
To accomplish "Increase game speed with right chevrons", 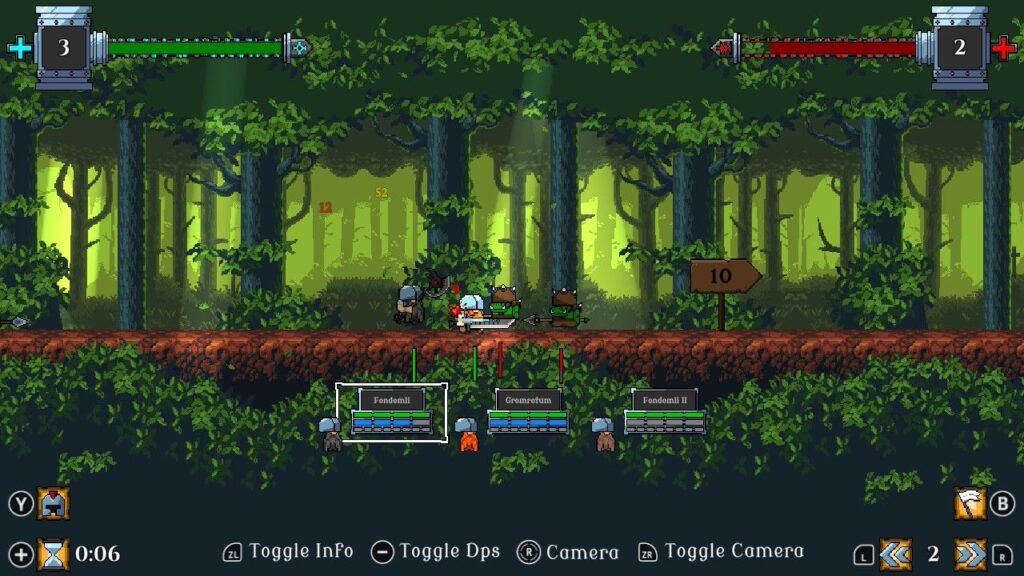I will [x=969, y=554].
